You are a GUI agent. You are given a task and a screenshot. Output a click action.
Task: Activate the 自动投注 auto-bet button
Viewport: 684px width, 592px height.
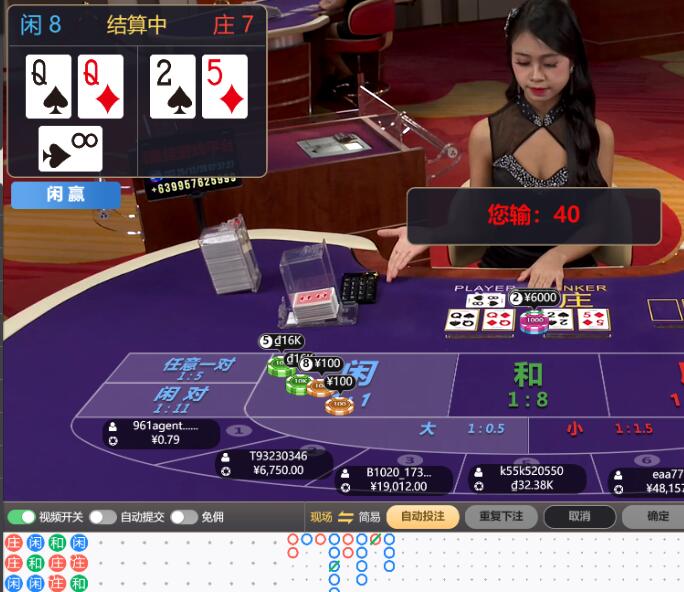[423, 517]
